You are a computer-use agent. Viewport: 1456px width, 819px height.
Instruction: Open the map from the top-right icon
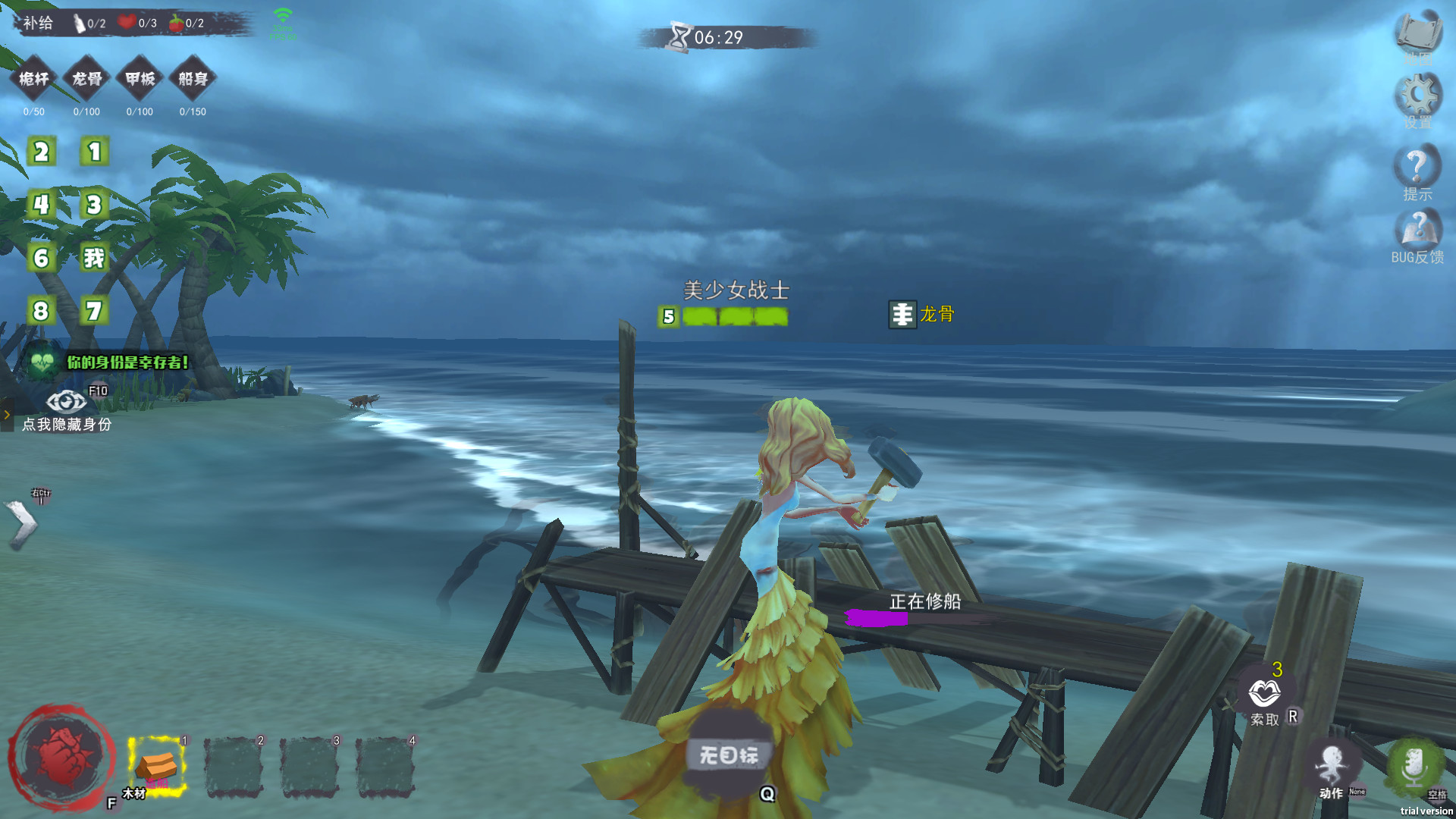click(x=1418, y=34)
